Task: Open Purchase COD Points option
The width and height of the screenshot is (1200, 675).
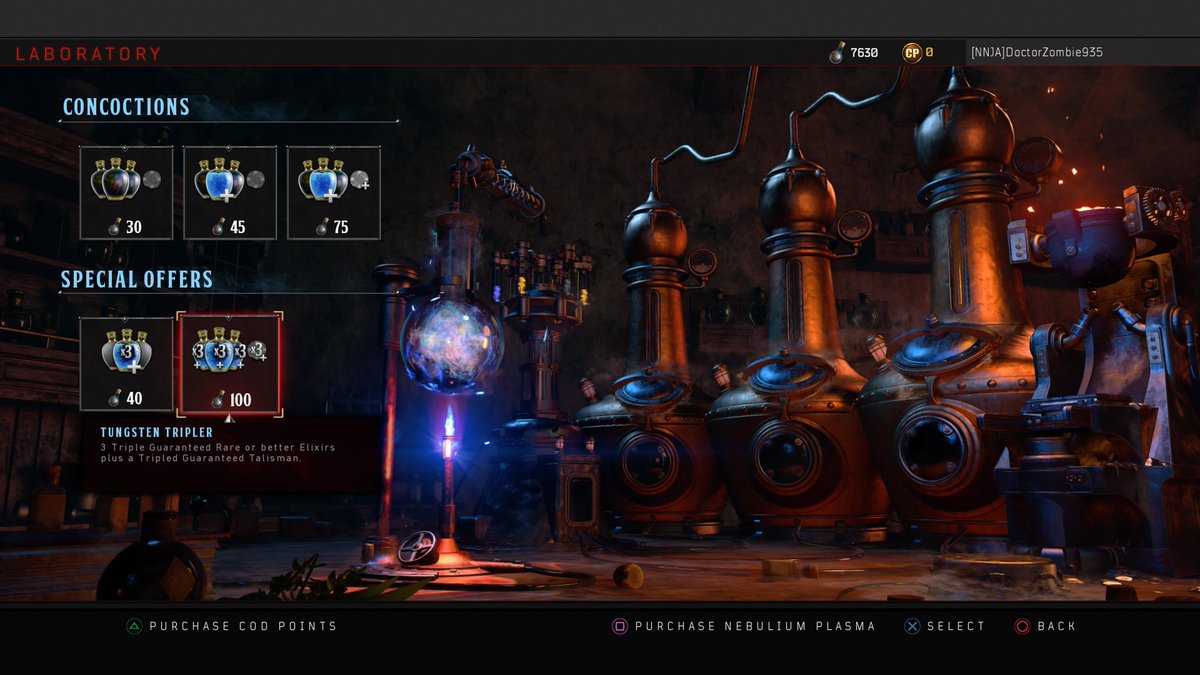Action: click(x=232, y=626)
